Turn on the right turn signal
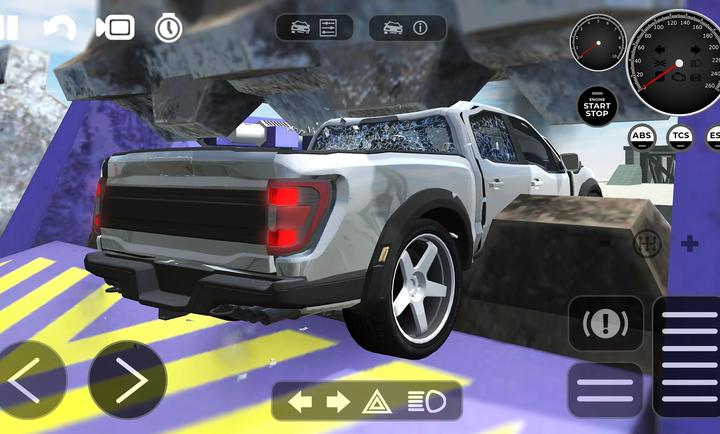The height and width of the screenshot is (434, 720). pos(338,402)
